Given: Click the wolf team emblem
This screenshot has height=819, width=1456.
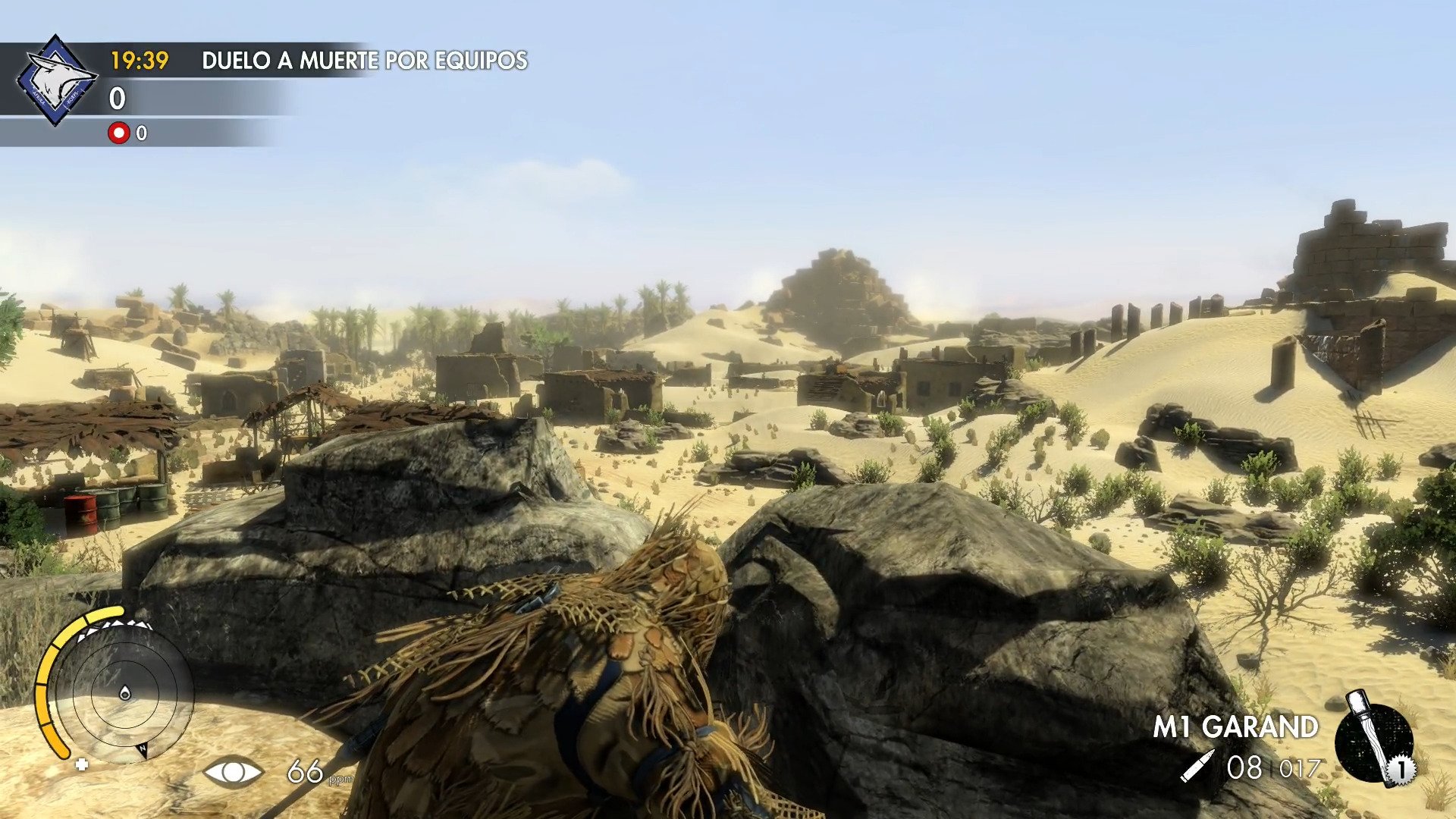Looking at the screenshot, I should [57, 80].
